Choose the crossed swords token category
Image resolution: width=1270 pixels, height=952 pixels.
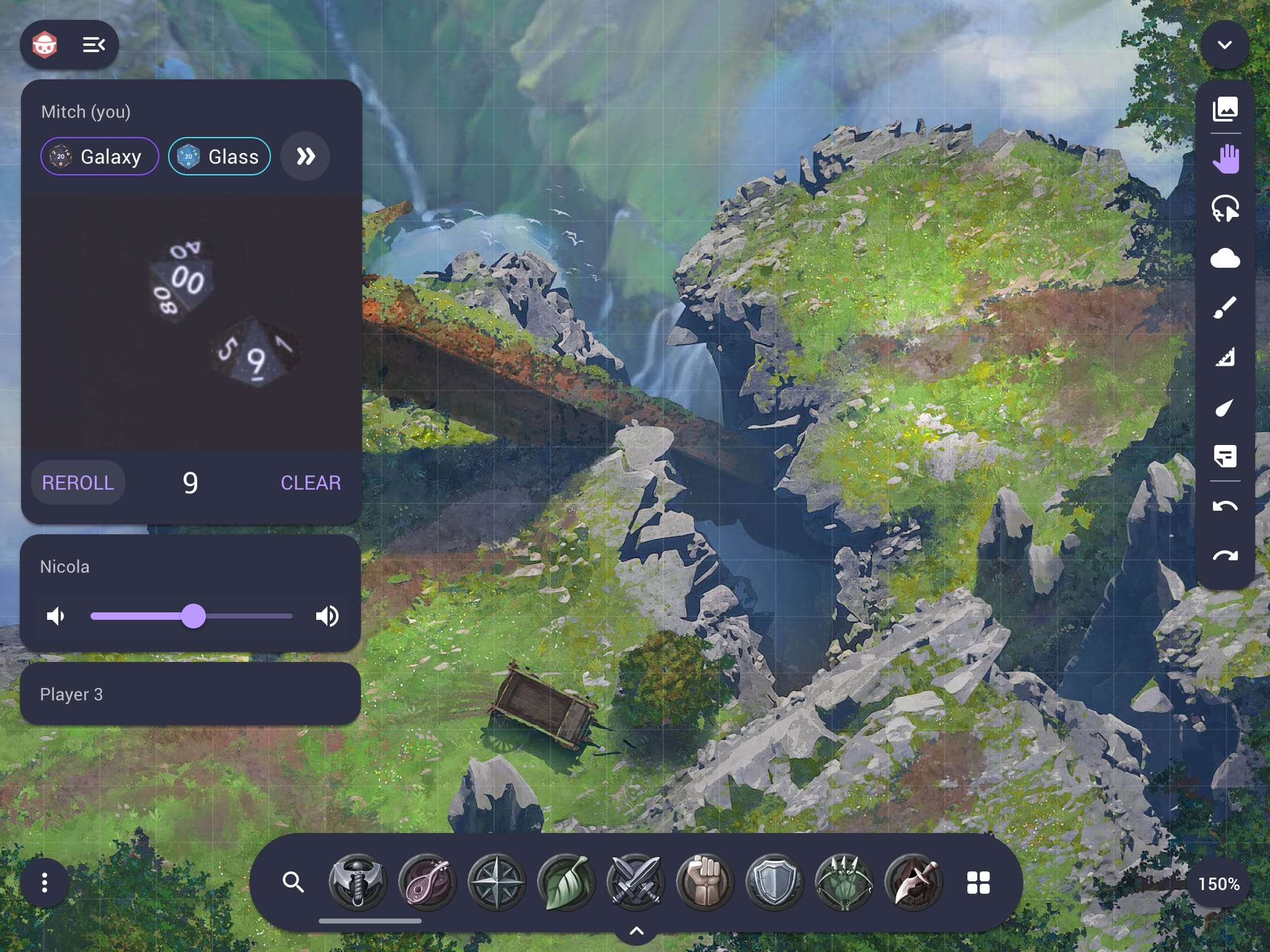635,882
